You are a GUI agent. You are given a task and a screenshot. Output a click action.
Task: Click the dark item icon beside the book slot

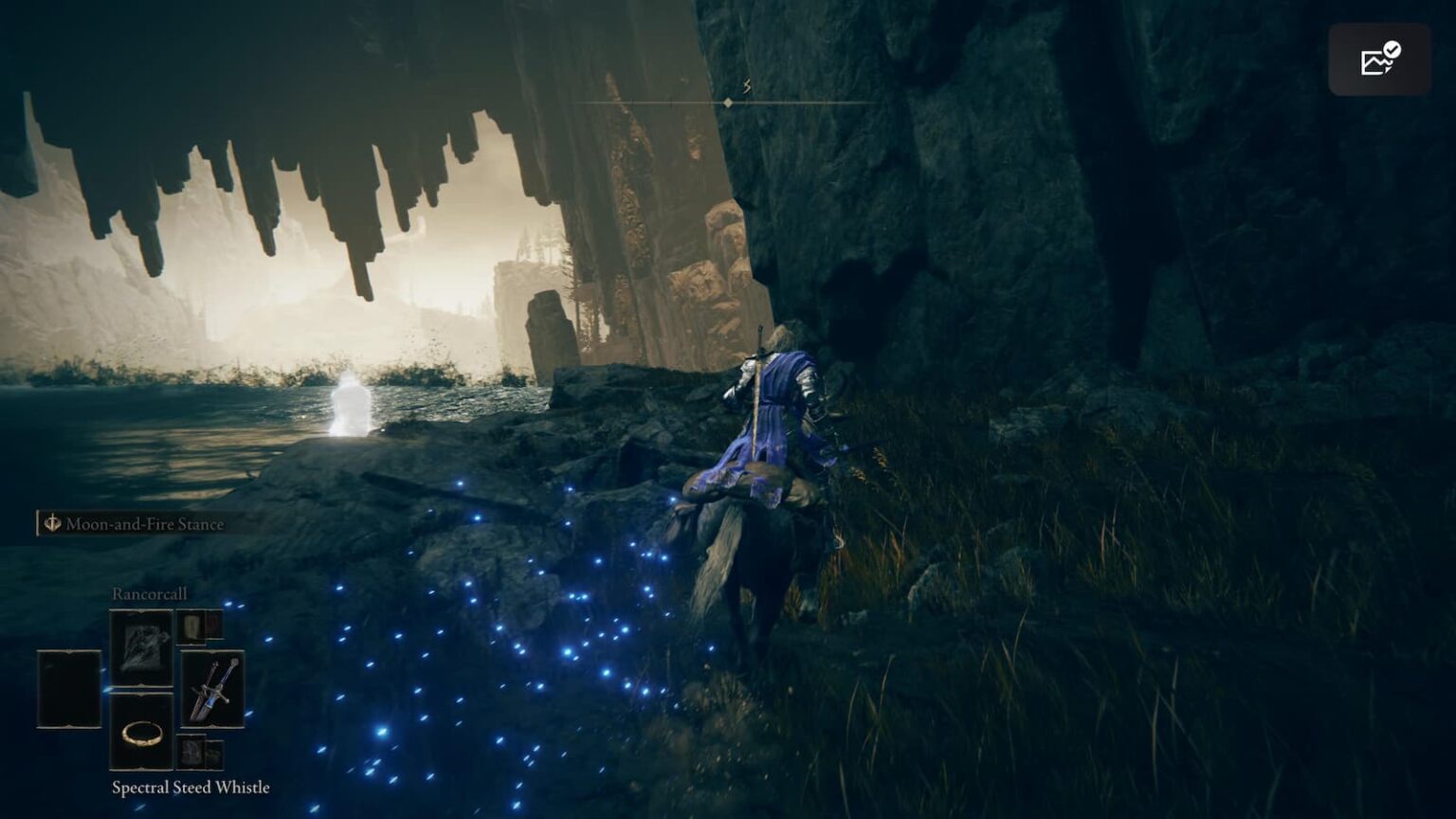[212, 627]
